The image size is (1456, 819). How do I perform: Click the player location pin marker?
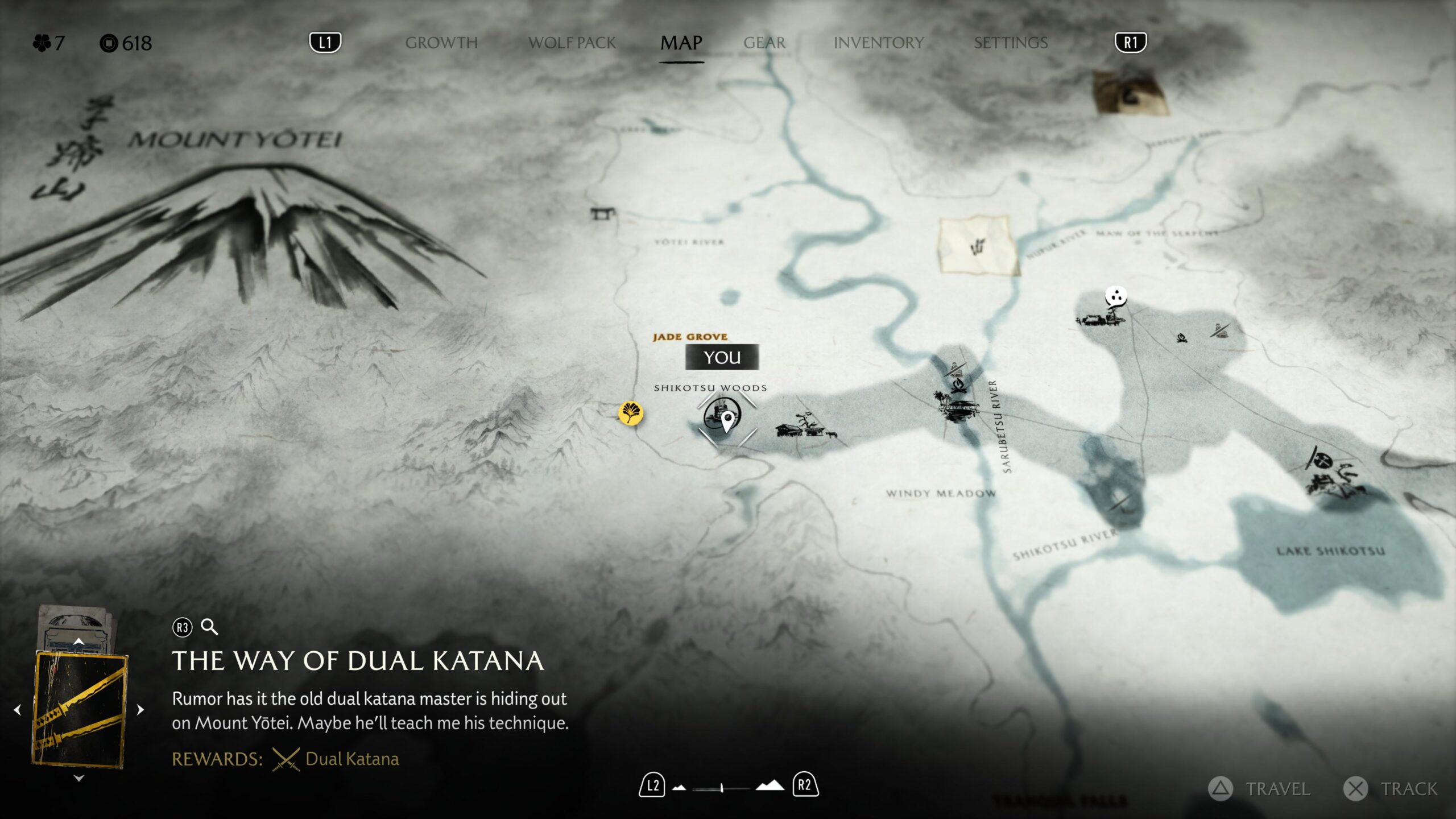[x=727, y=421]
